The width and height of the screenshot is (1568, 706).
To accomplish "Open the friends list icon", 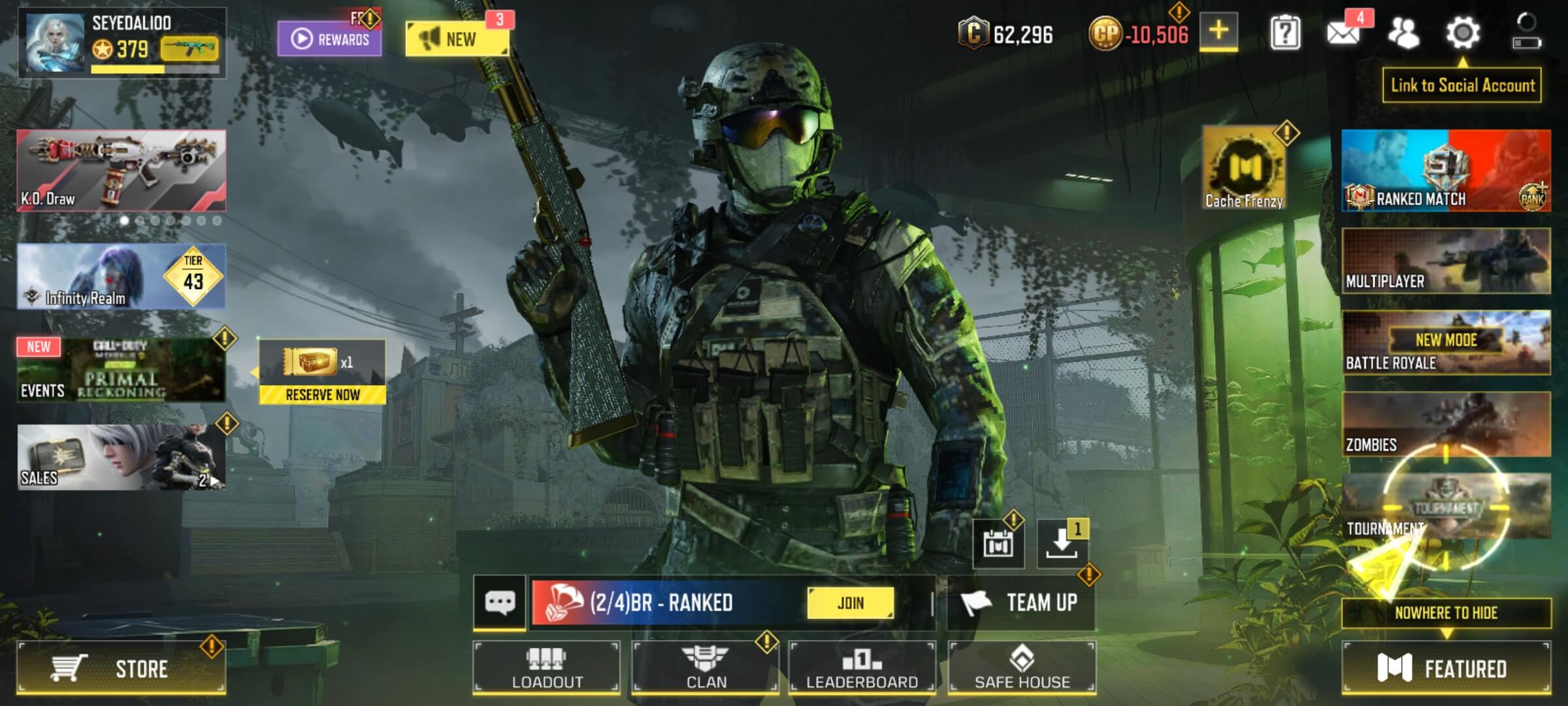I will click(x=1403, y=33).
